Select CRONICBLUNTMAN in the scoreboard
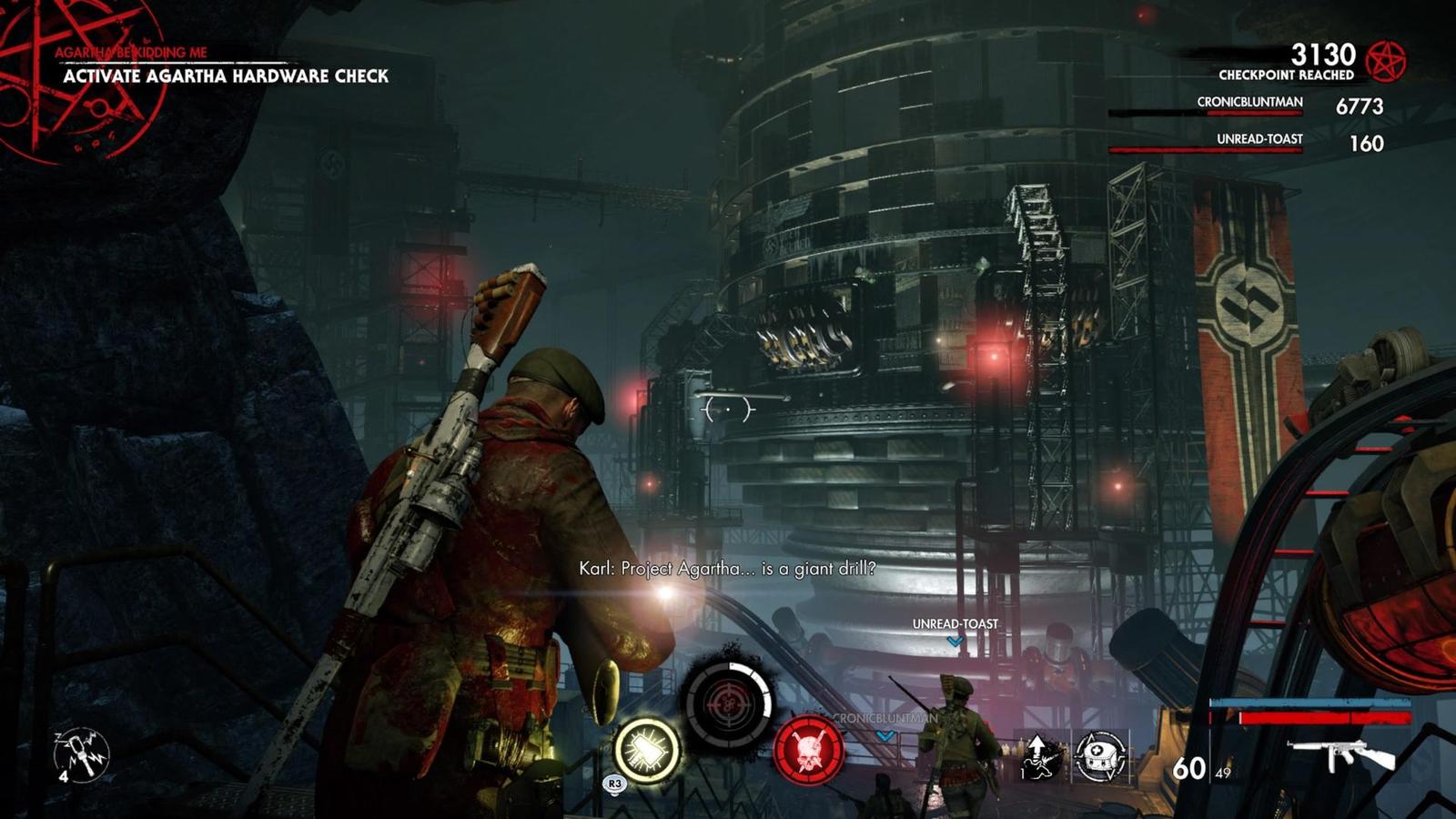Screen dimensions: 1456x819 point(1249,103)
